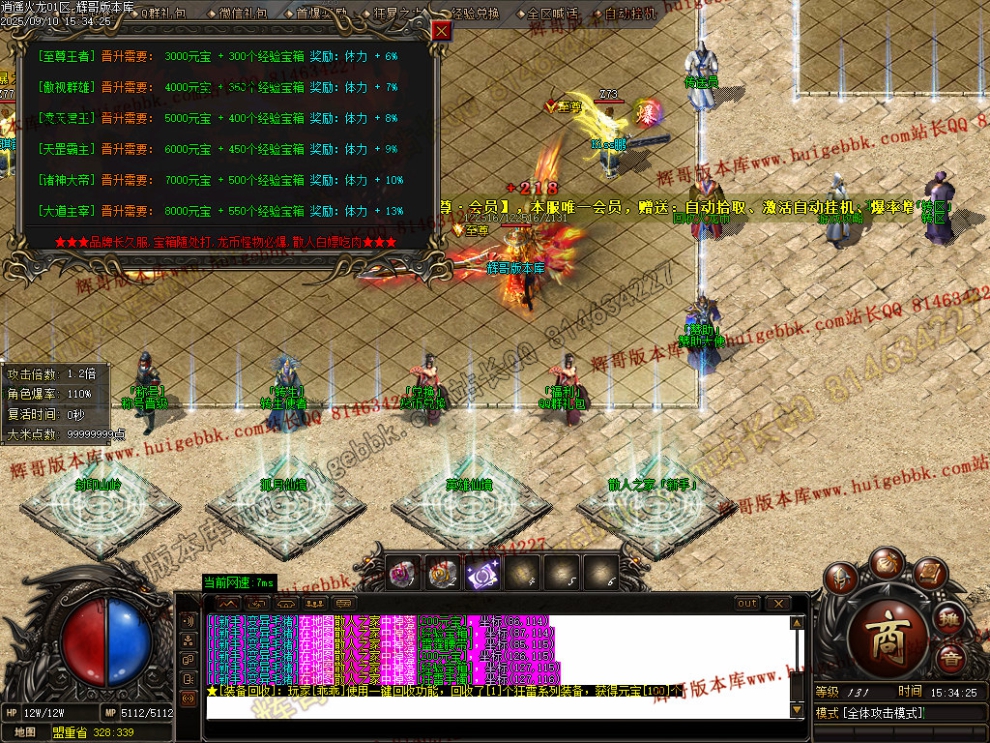Change the 全体攻击模式 attack mode
This screenshot has width=990, height=743.
click(872, 713)
